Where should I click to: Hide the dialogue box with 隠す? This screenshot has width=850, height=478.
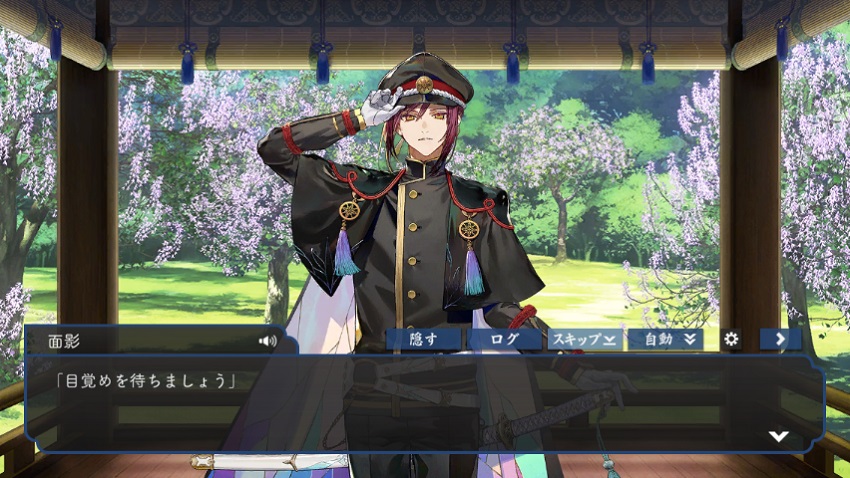423,339
